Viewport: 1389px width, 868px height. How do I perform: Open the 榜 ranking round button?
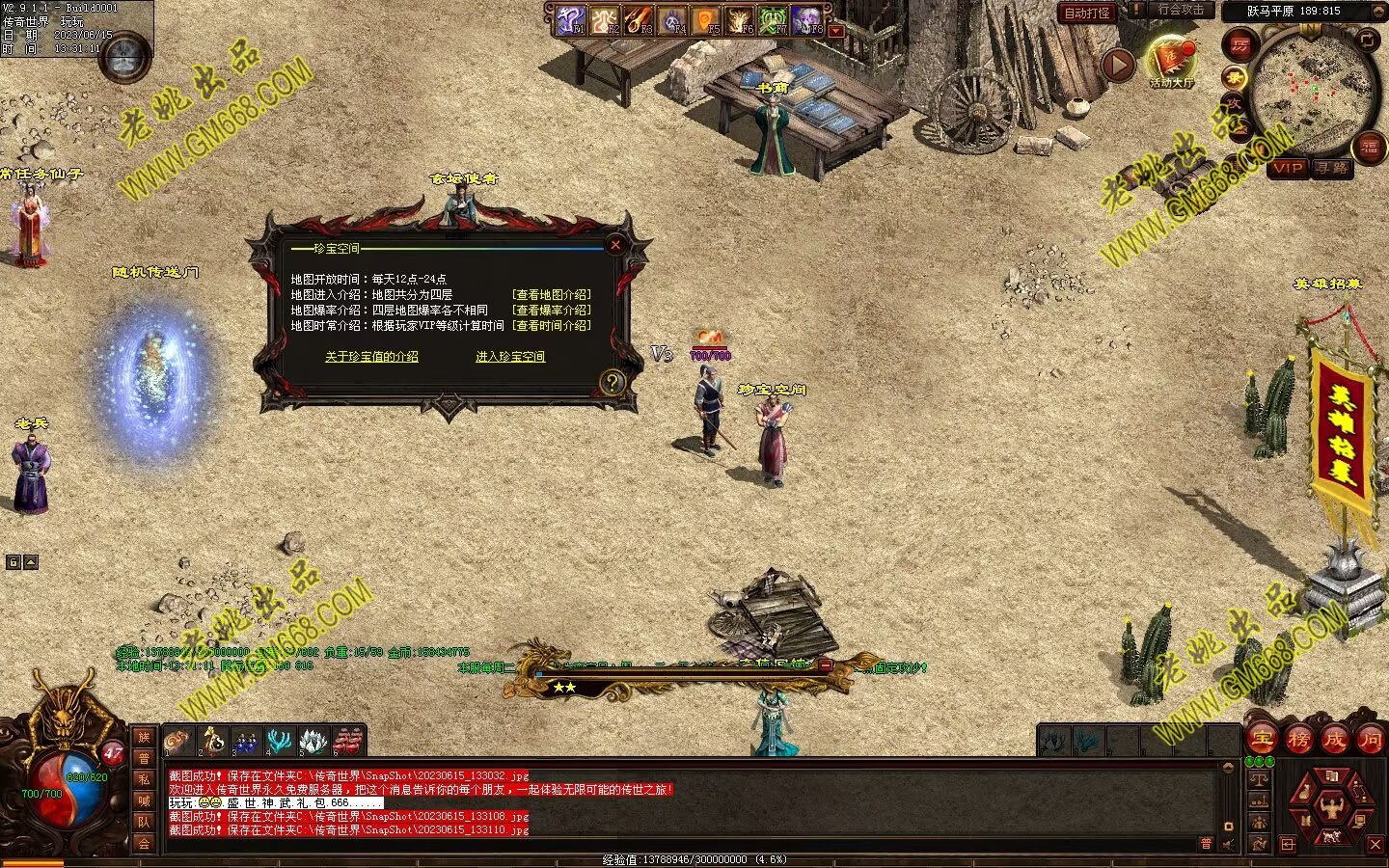(1298, 740)
